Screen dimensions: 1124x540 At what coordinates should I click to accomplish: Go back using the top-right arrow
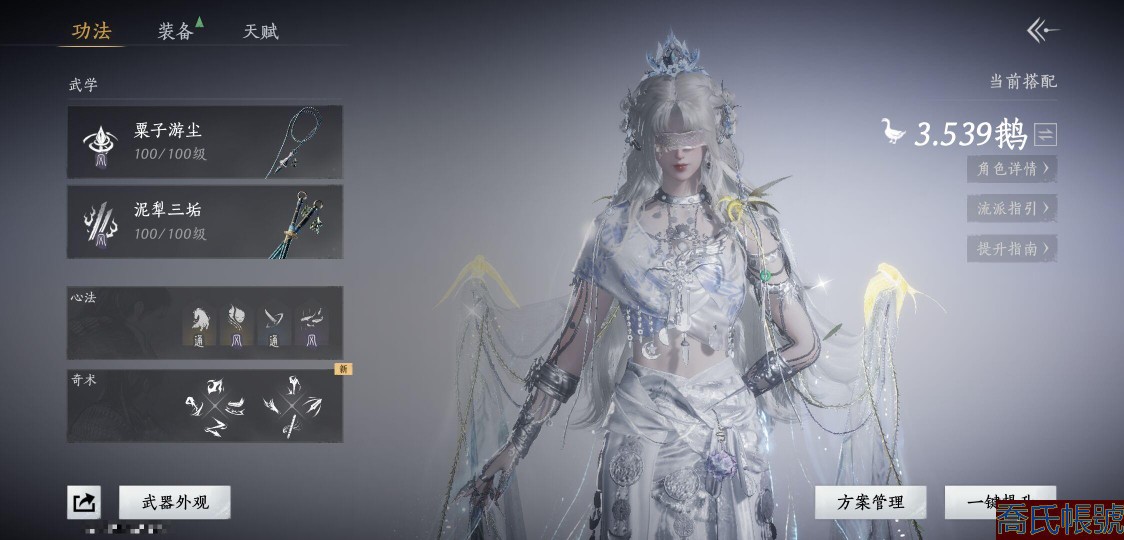1042,31
